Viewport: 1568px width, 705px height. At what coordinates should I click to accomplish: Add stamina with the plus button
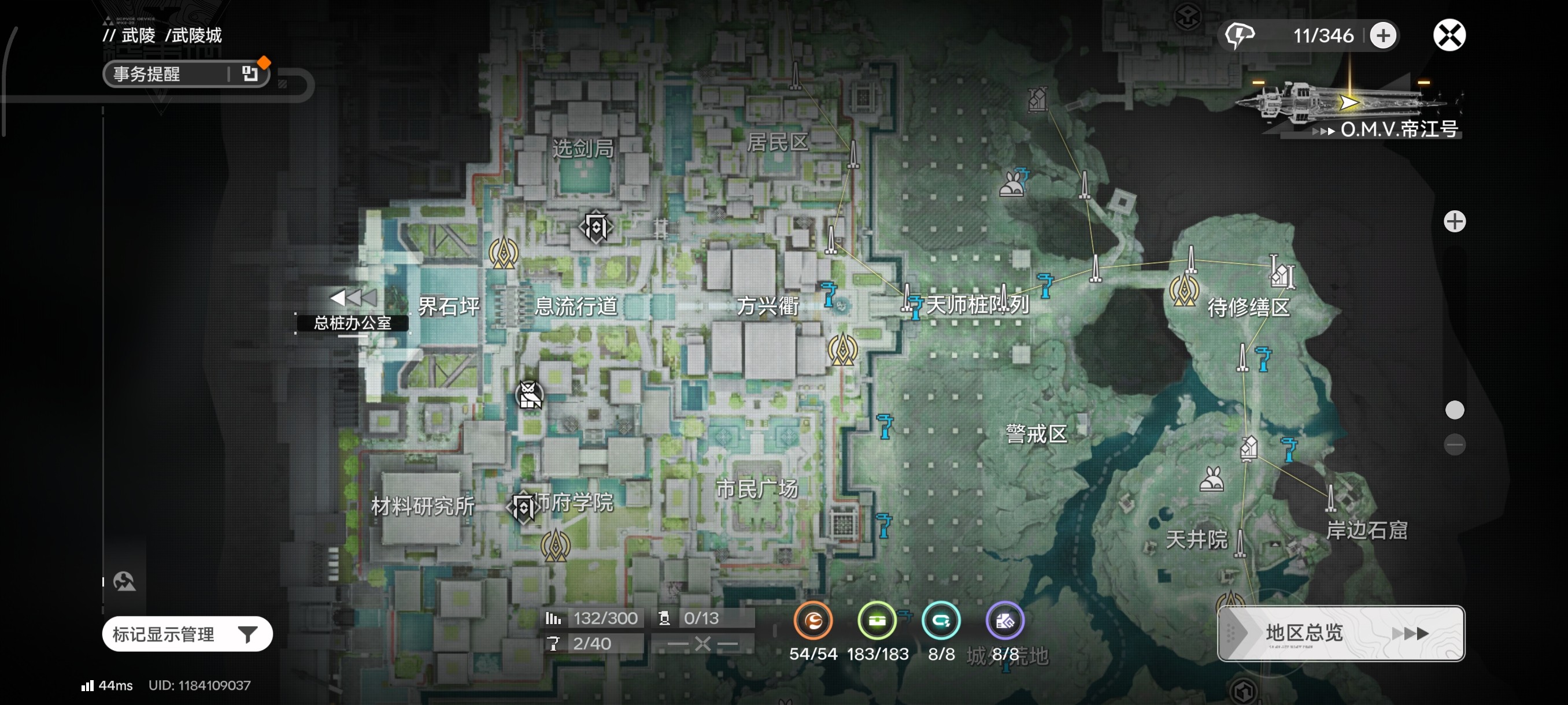pos(1383,35)
